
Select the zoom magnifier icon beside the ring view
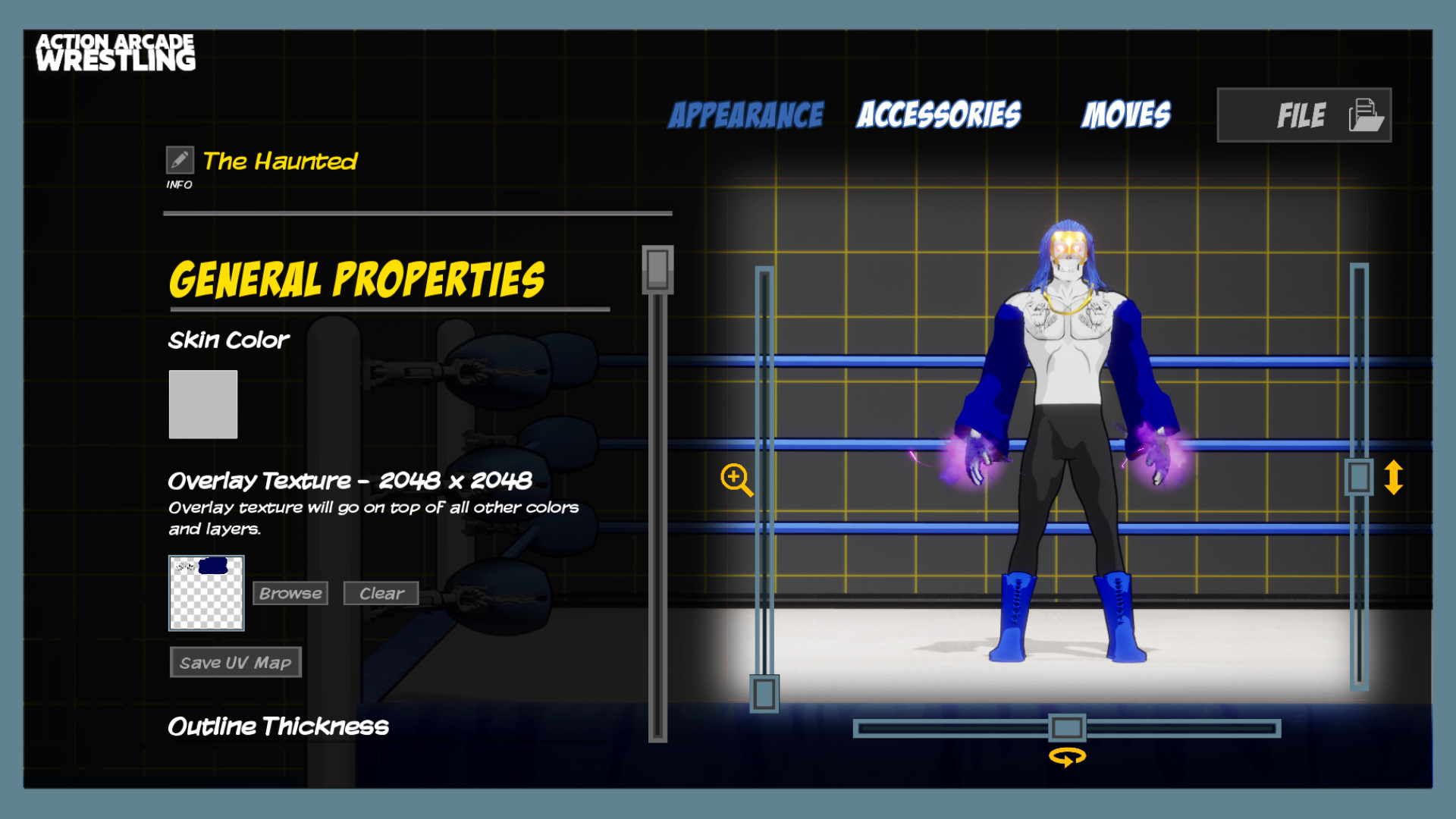click(x=735, y=481)
